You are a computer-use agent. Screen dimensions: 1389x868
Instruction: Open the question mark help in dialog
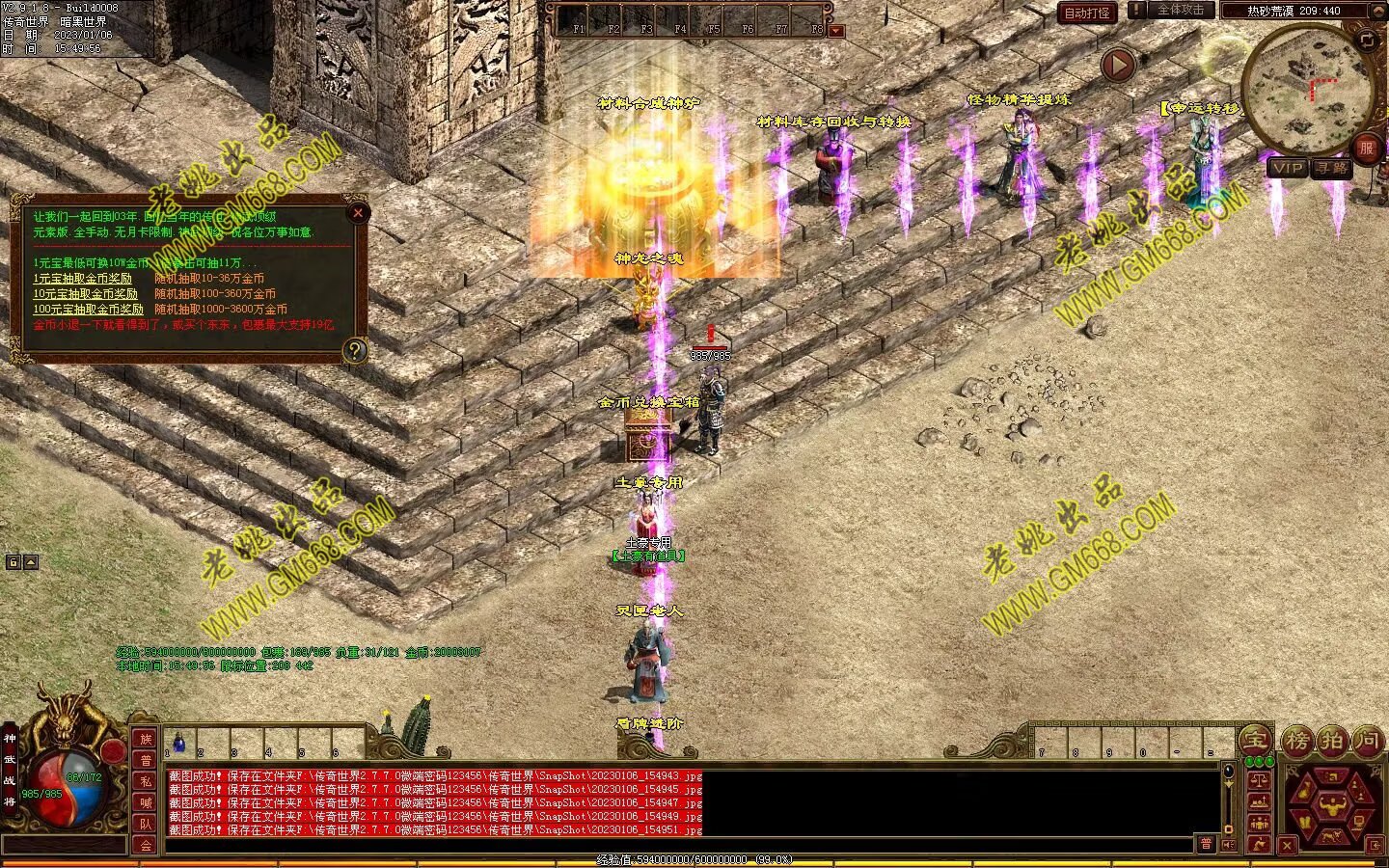click(x=355, y=350)
